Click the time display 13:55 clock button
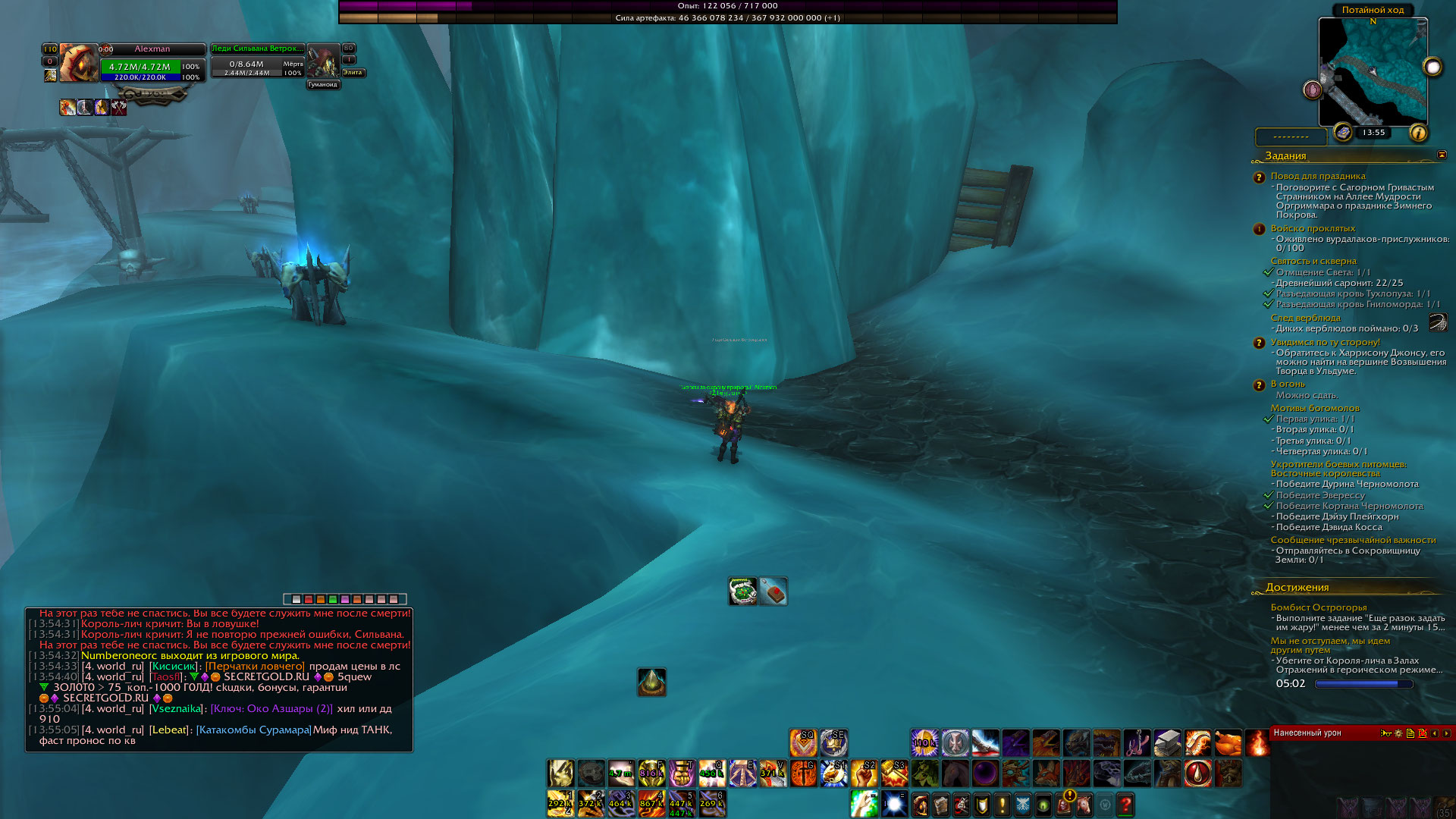Screen dimensions: 1456x819 pos(1373,133)
